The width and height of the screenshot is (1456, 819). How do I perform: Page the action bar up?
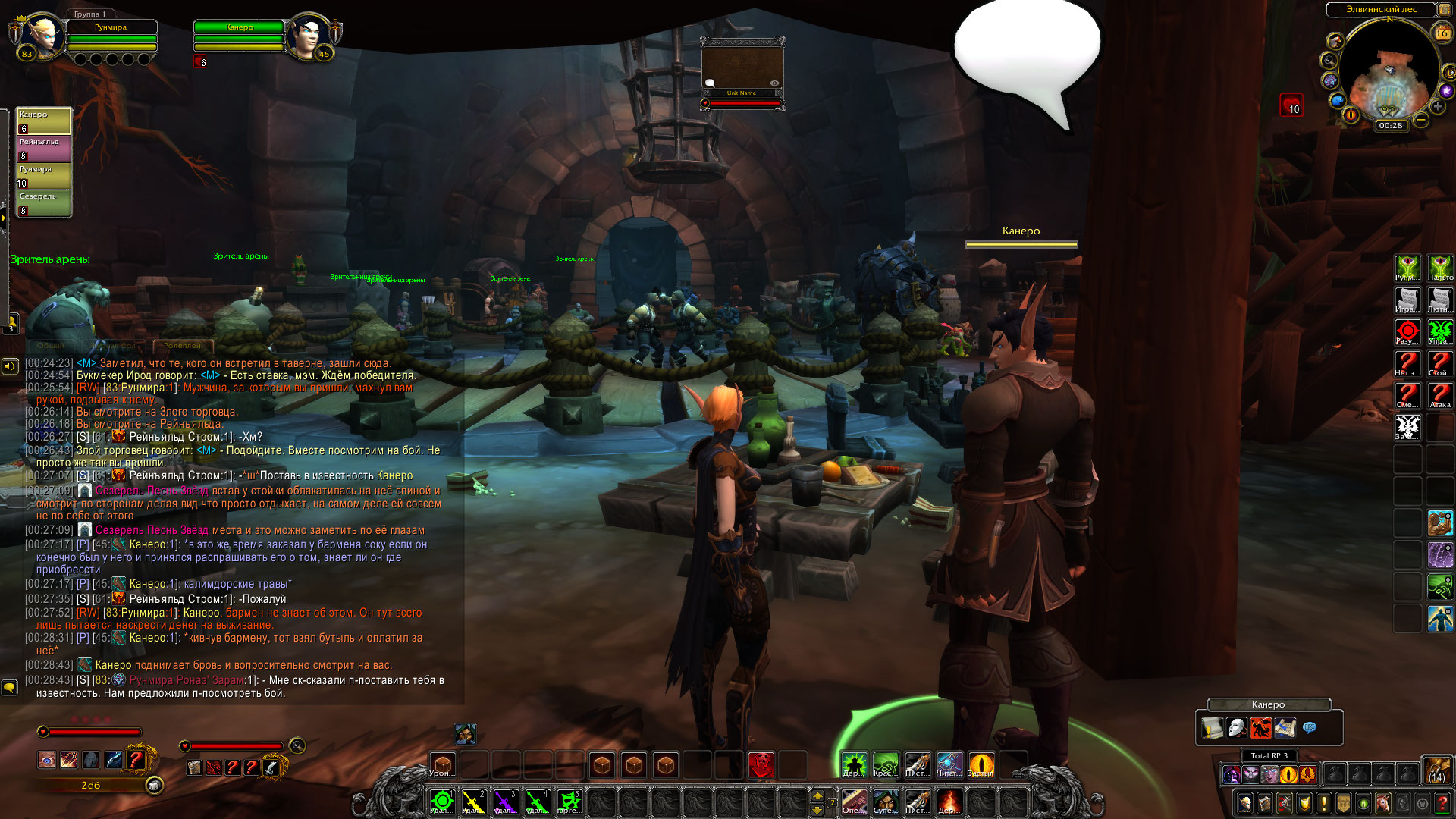[x=817, y=795]
